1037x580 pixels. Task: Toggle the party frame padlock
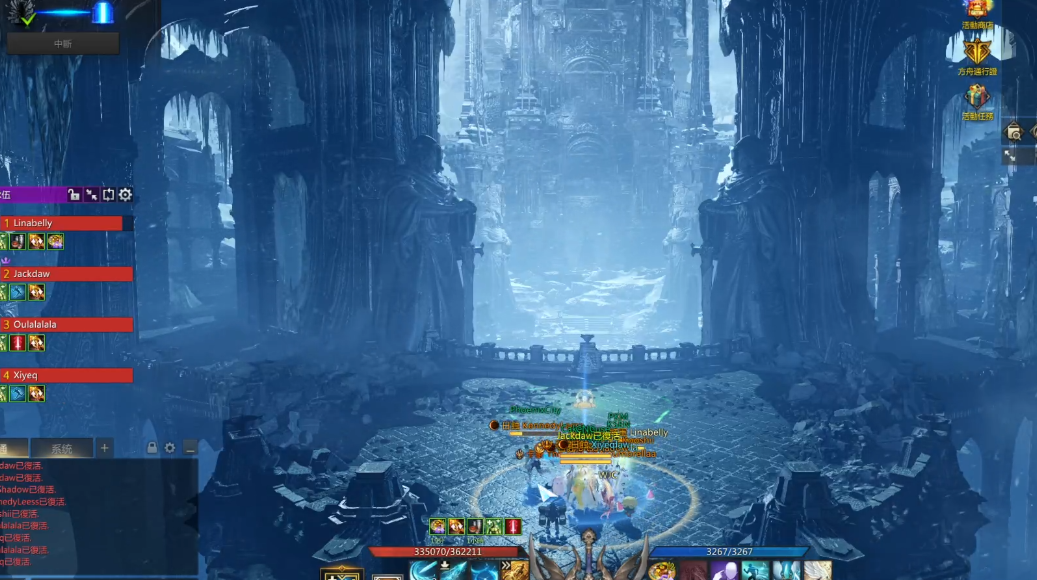(74, 195)
